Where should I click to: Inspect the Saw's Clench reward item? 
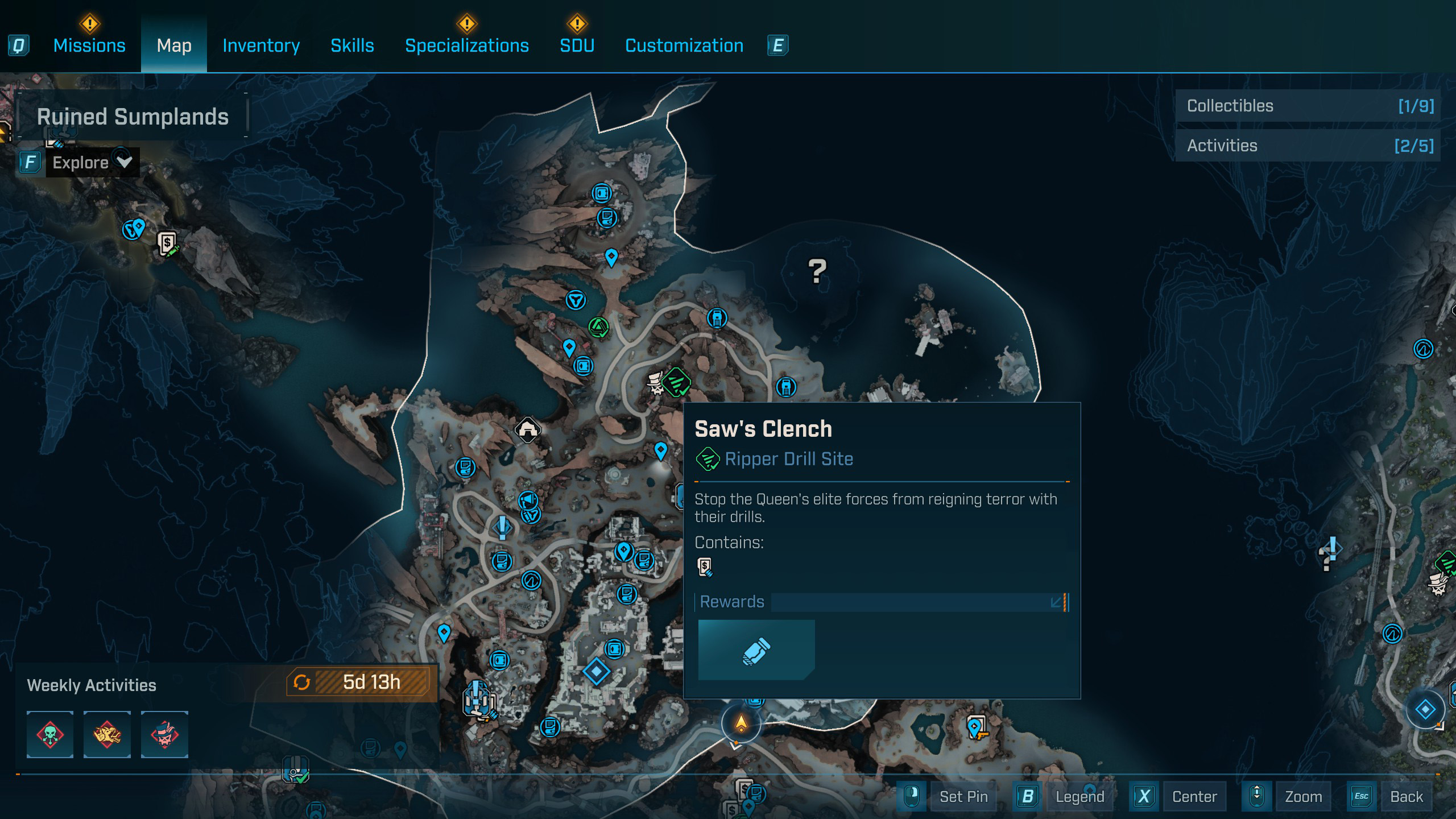click(x=756, y=650)
